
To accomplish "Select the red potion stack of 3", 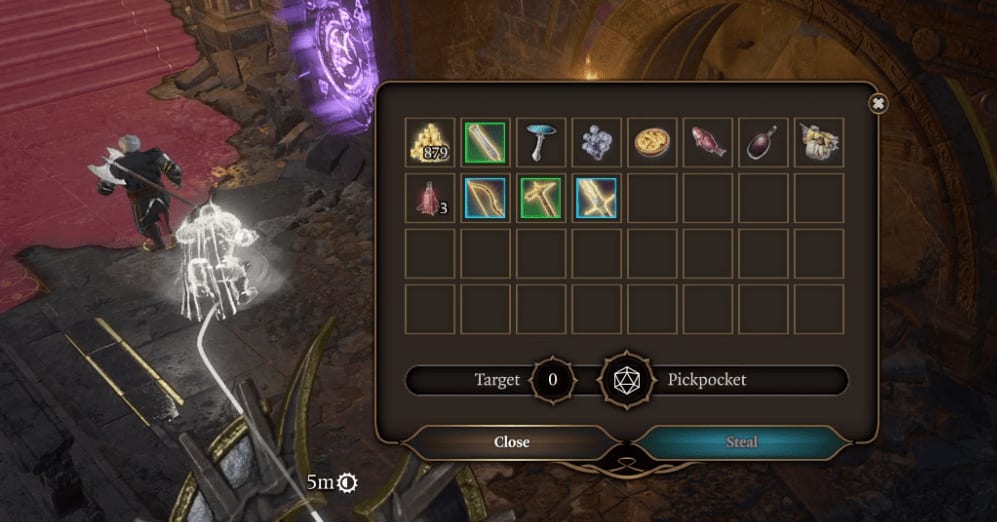I will coord(430,198).
